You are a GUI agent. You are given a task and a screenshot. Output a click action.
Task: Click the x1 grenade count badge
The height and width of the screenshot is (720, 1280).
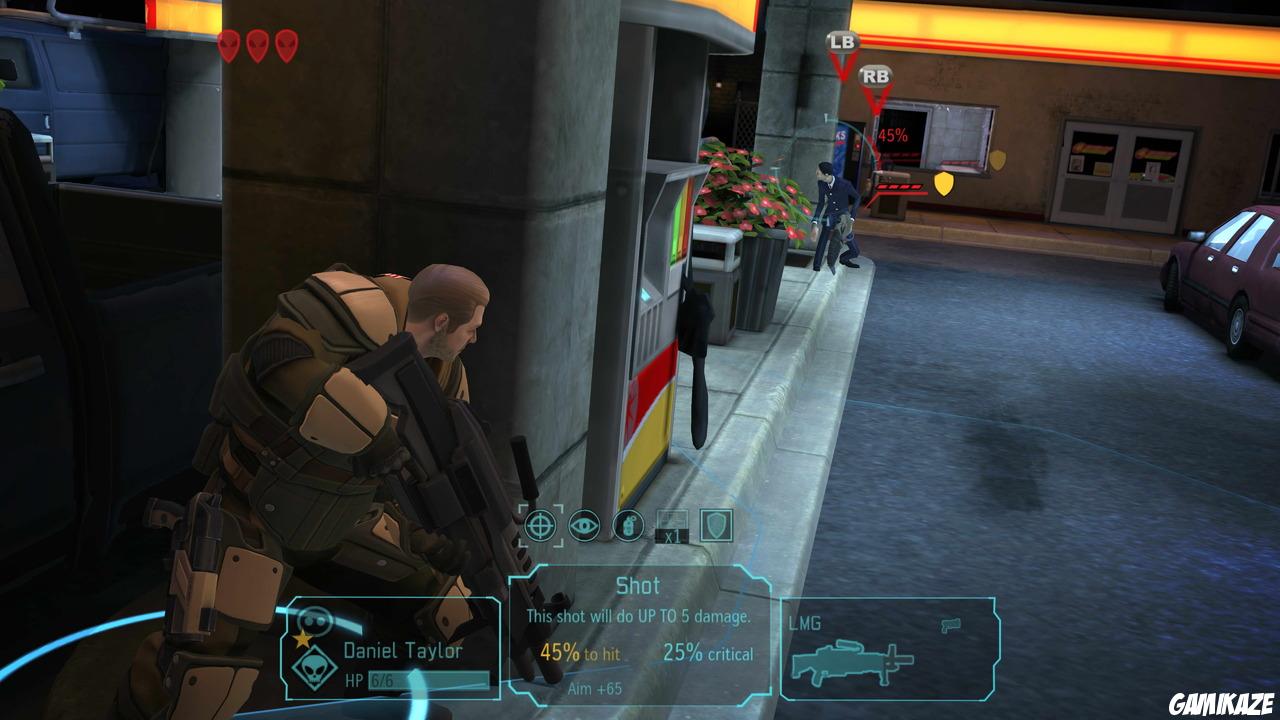point(671,535)
